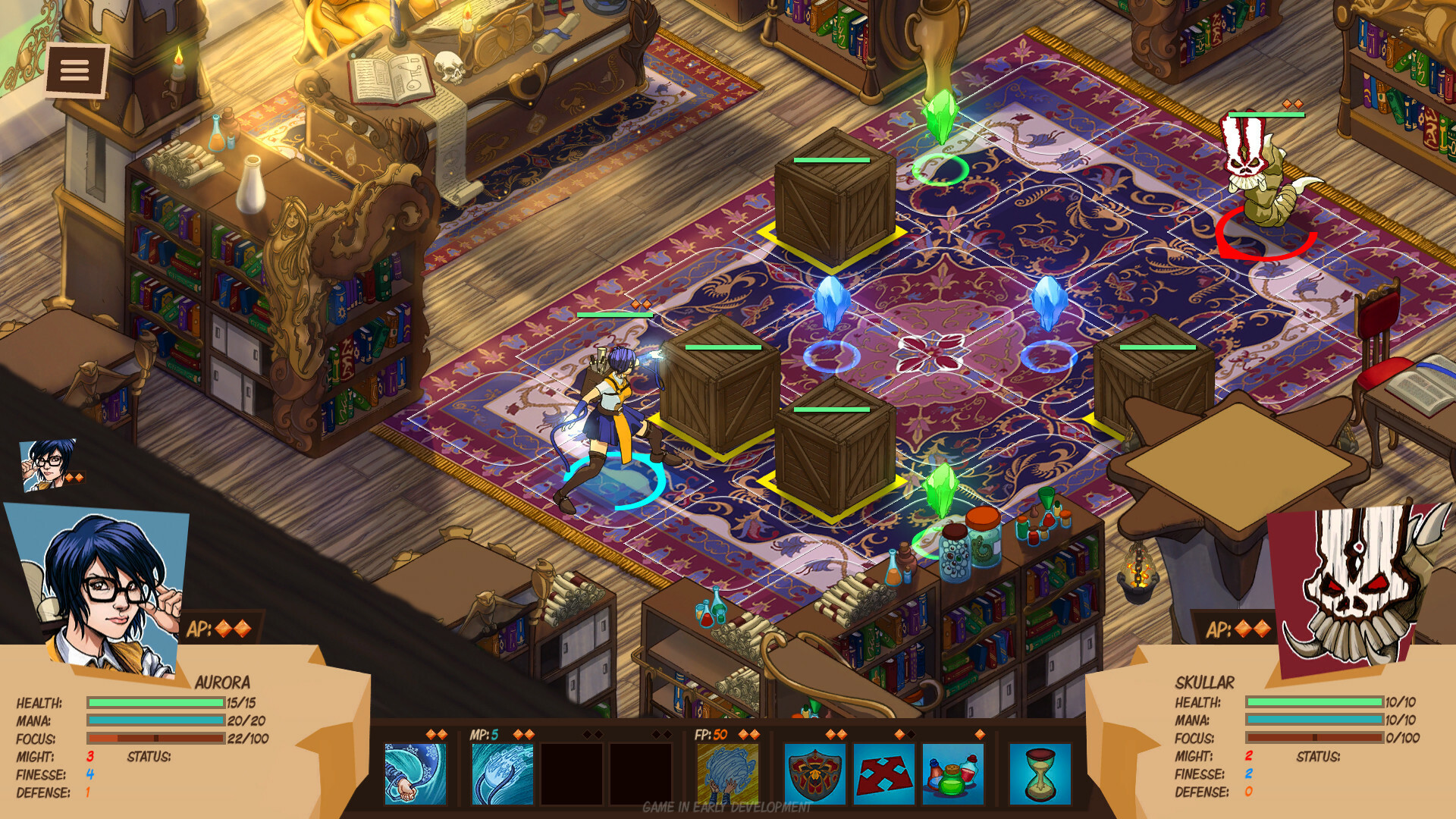This screenshot has height=819, width=1456.
Task: Click Aurora's AP diamond indicators
Action: pos(235,627)
